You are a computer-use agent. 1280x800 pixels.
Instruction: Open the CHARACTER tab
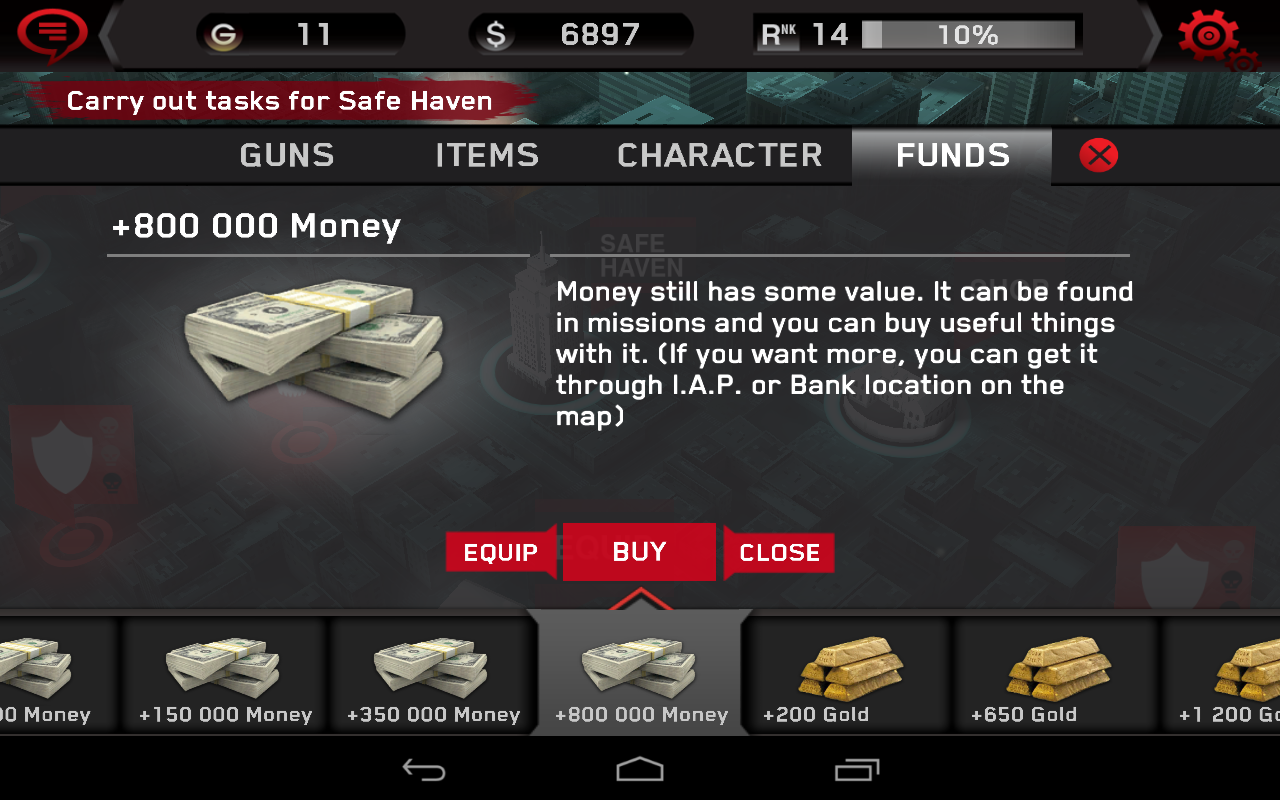pyautogui.click(x=720, y=156)
